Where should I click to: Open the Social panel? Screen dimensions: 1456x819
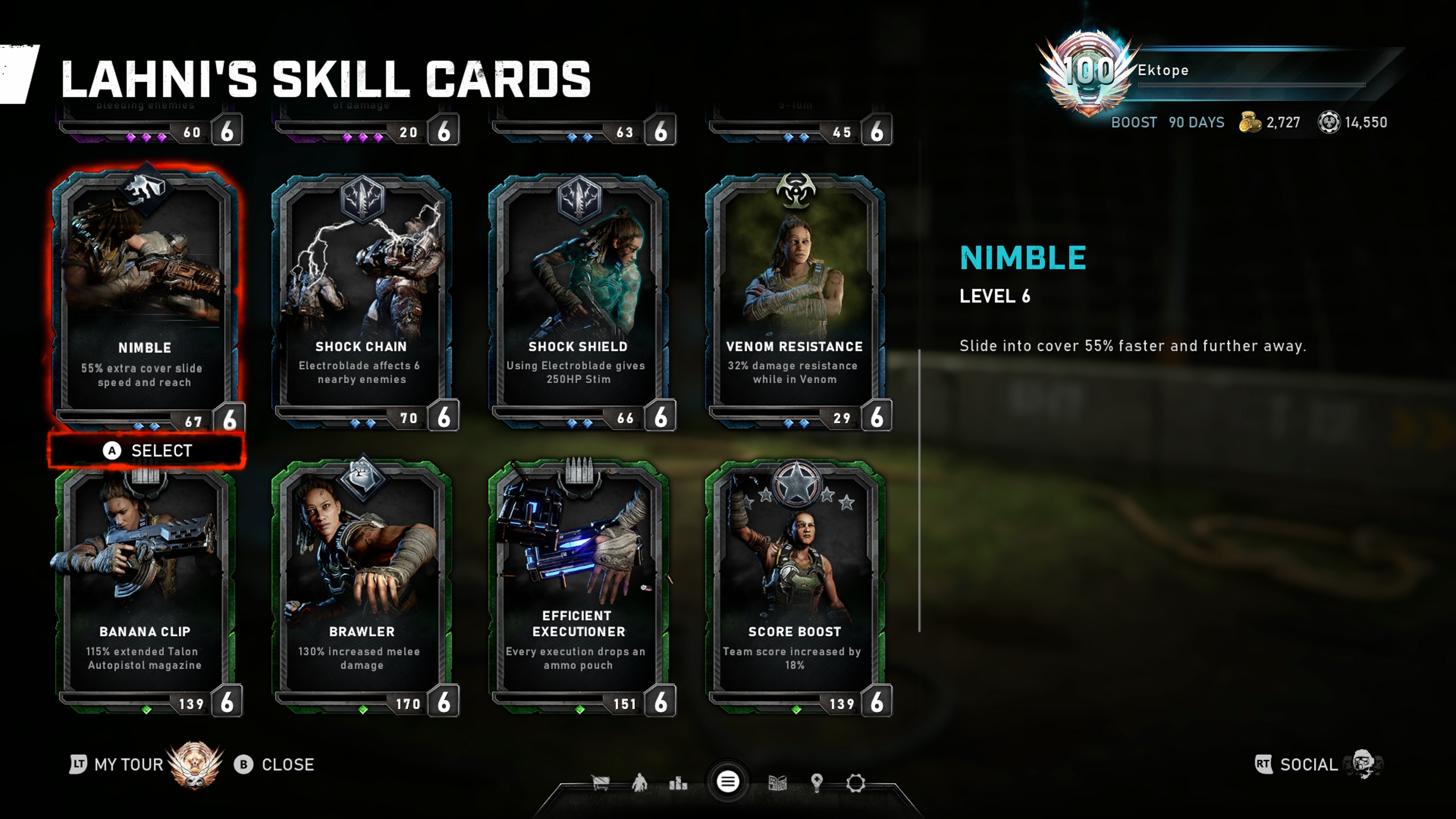[x=1308, y=765]
